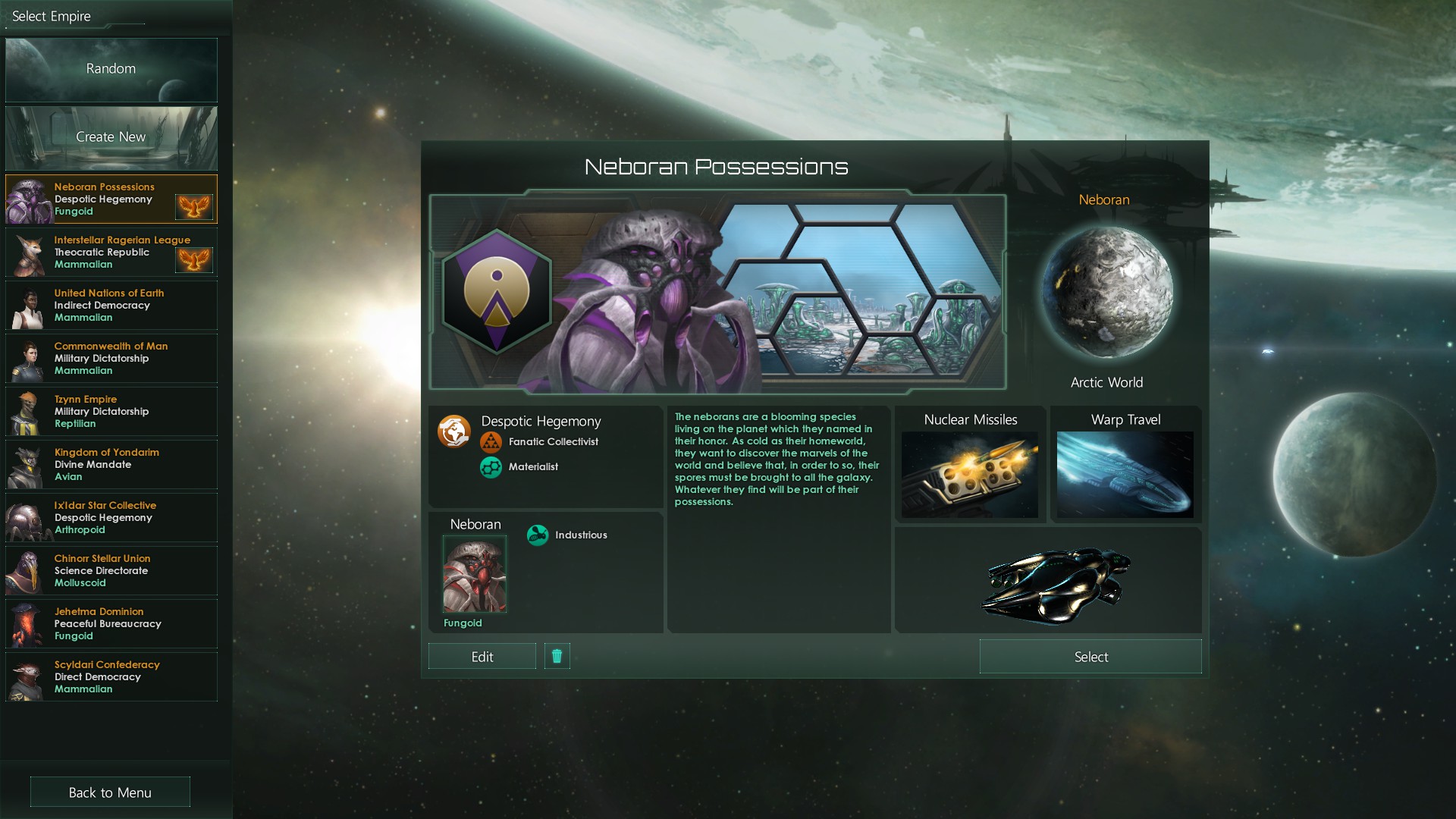The image size is (1456, 819).
Task: Select the Jehetma Dominion empire
Action: click(x=111, y=624)
